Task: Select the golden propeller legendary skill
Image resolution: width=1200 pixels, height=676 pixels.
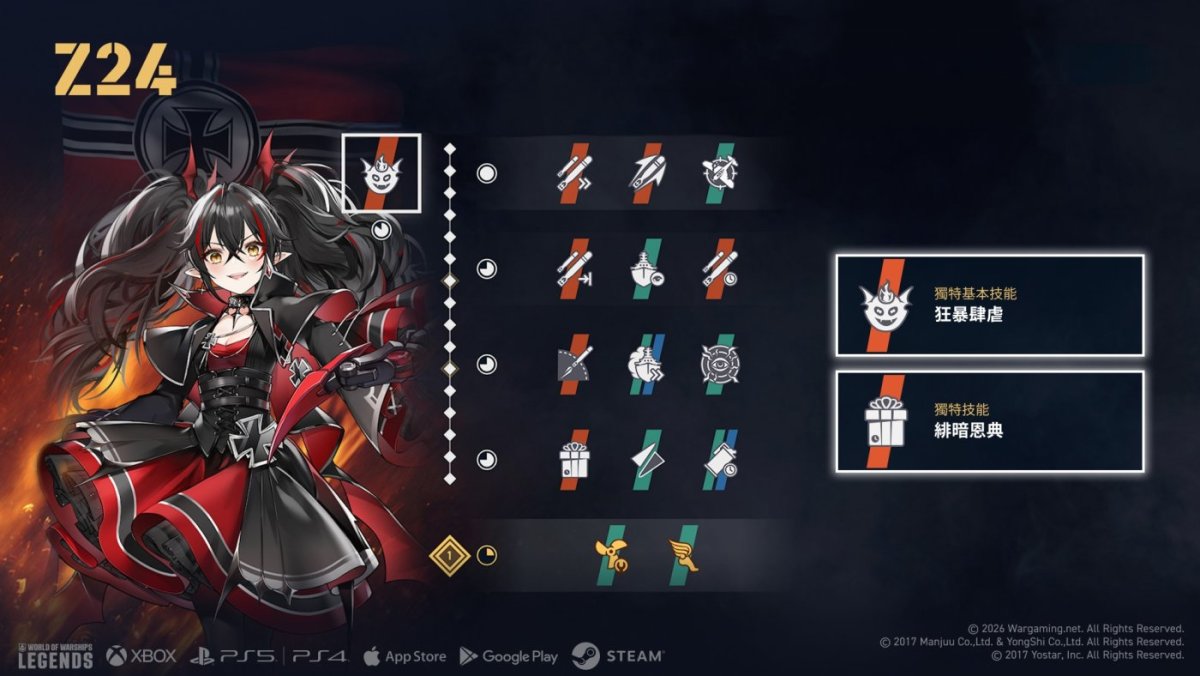Action: (x=609, y=555)
